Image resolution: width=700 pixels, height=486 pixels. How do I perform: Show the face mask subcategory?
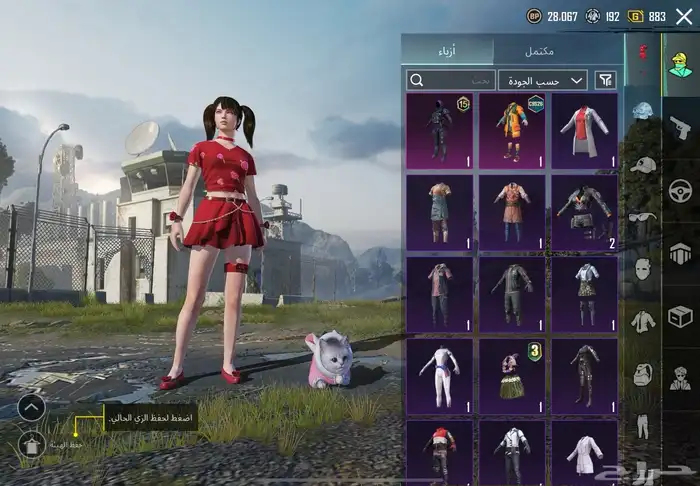click(643, 268)
